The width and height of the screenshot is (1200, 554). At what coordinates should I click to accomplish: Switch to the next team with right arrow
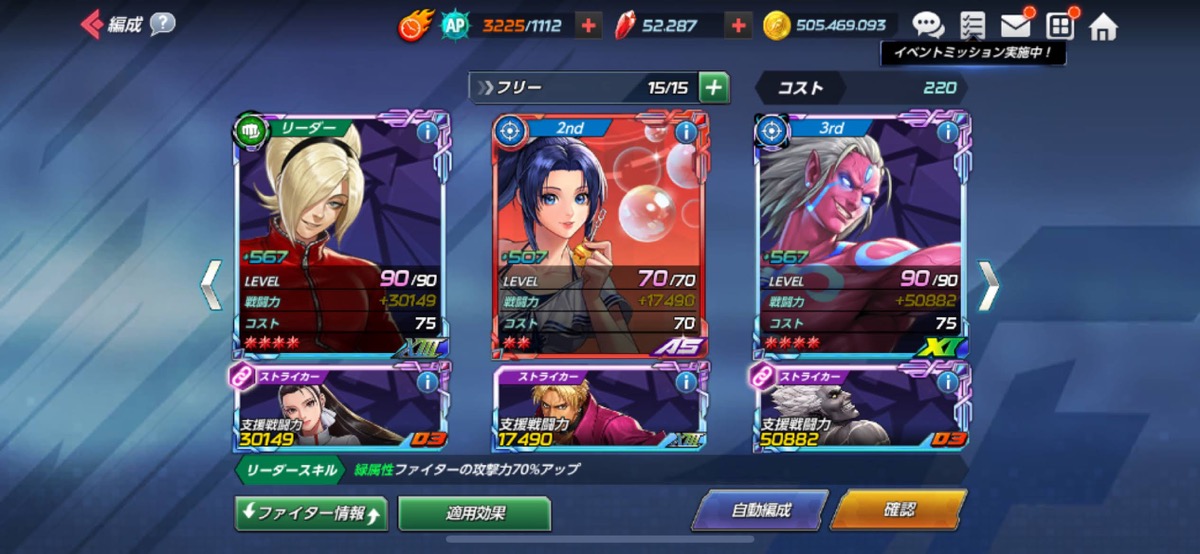point(987,286)
